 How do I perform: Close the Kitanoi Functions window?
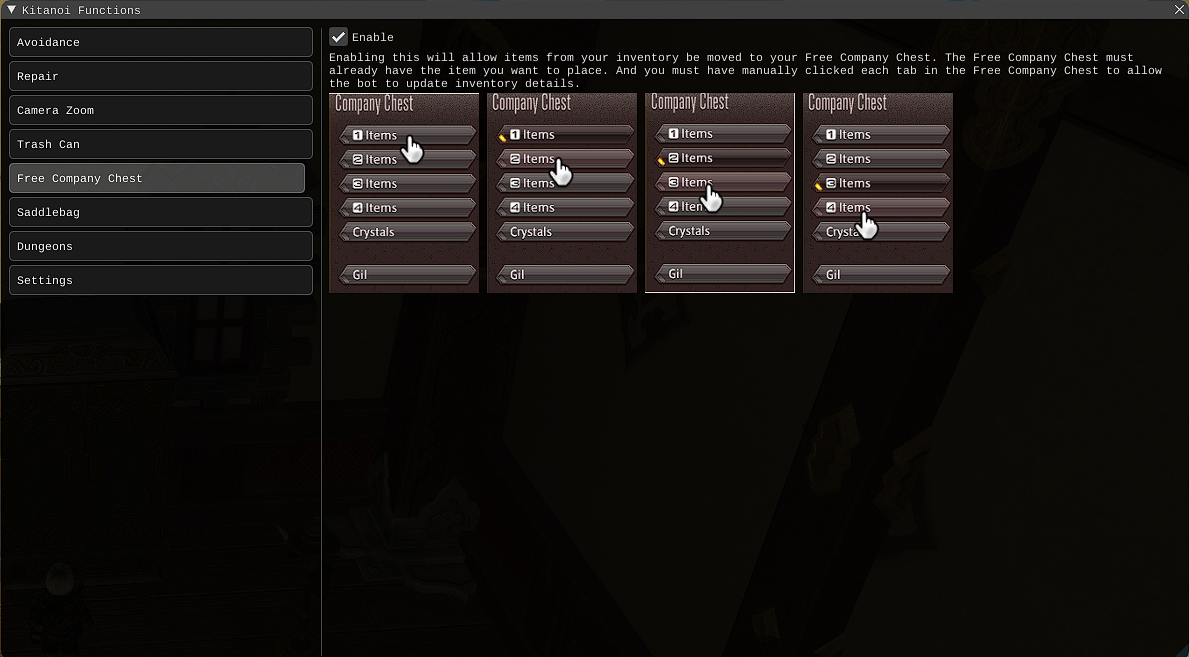point(1179,10)
